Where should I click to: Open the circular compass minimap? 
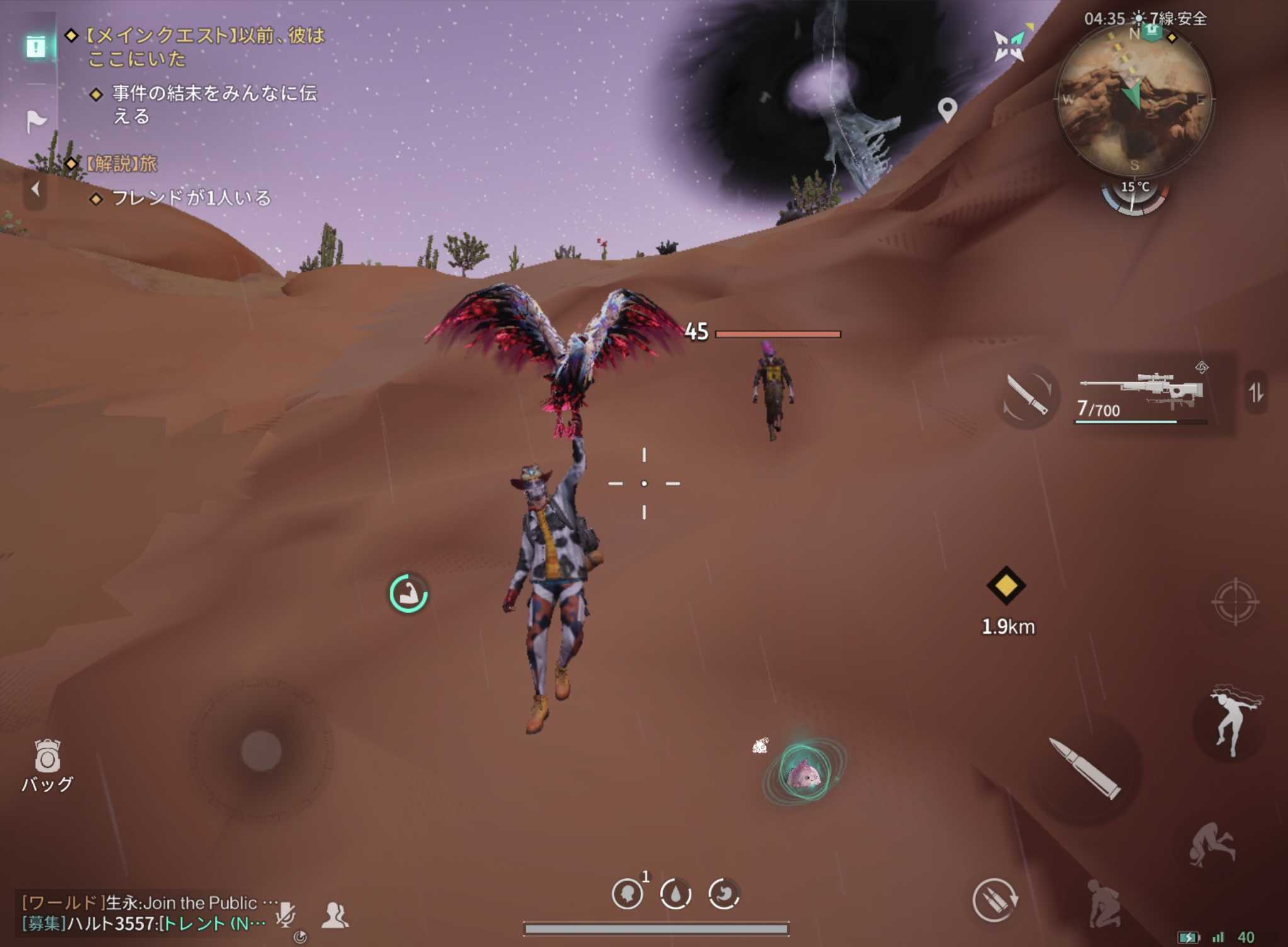click(1134, 101)
